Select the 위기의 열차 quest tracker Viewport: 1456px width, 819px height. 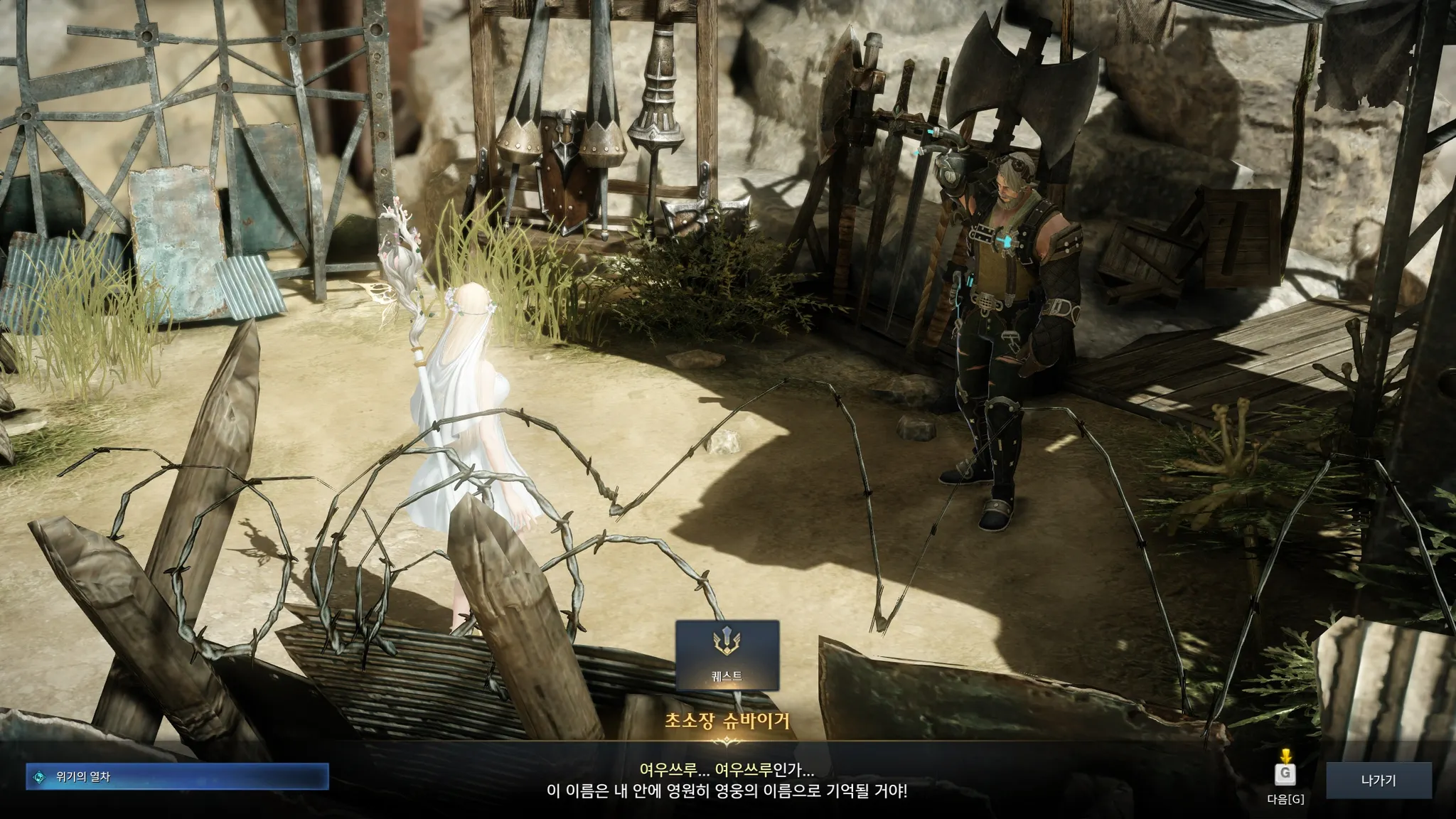point(177,777)
